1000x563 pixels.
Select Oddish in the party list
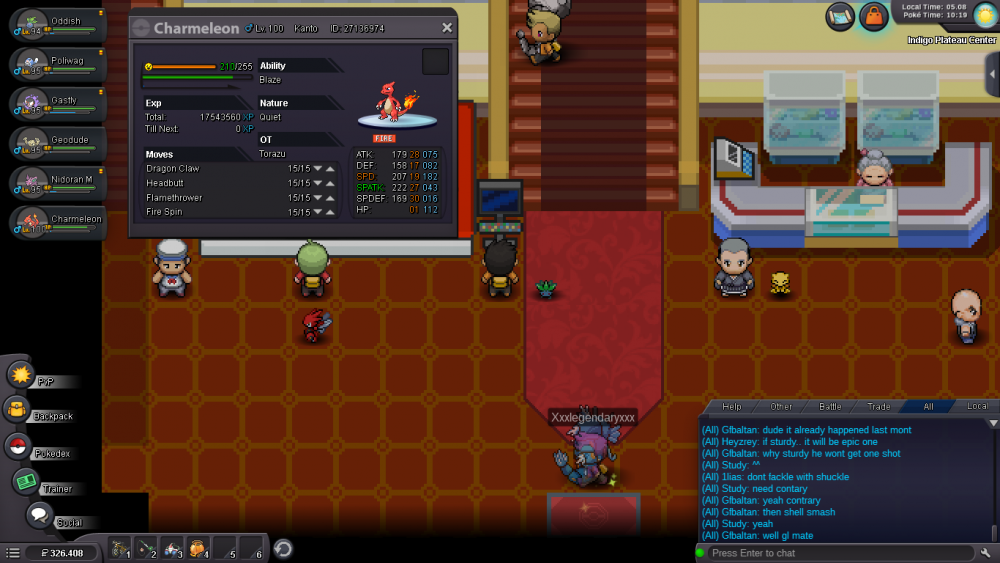58,25
